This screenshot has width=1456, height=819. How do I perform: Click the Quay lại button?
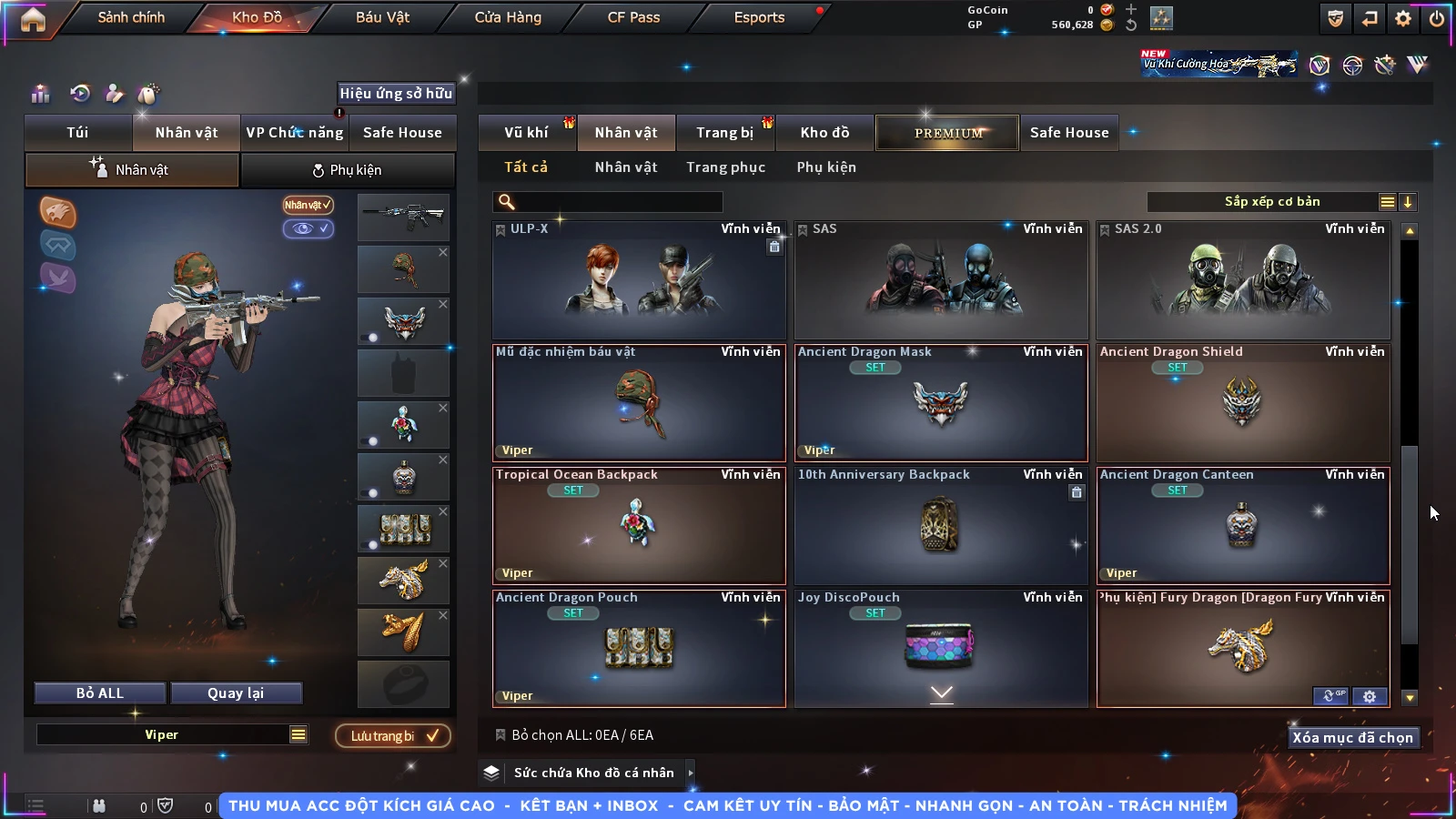click(x=236, y=693)
